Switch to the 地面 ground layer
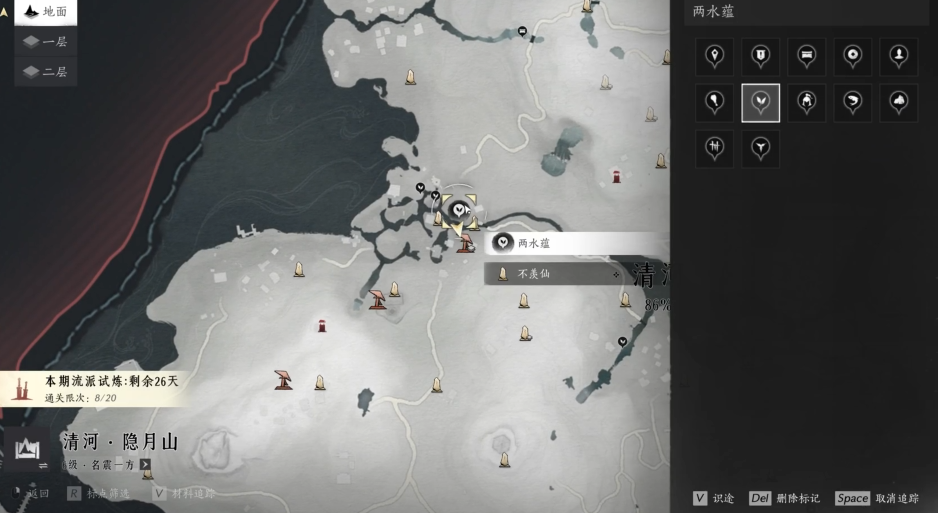 [x=45, y=12]
